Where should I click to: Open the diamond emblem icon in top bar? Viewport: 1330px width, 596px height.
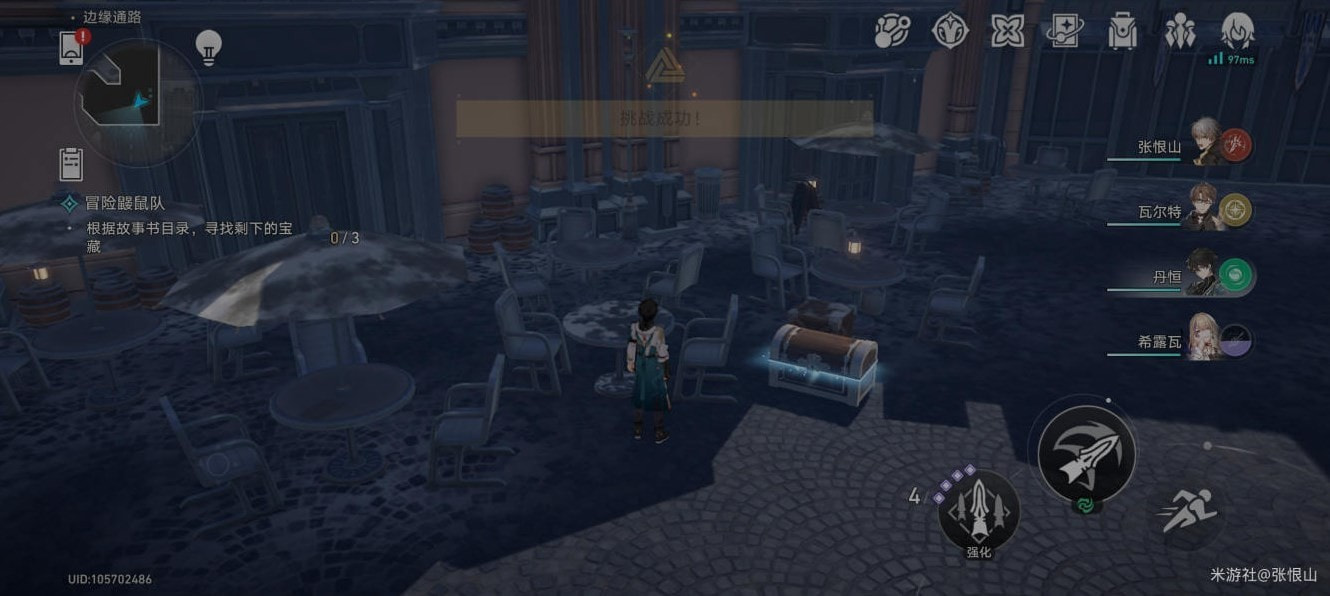(950, 31)
